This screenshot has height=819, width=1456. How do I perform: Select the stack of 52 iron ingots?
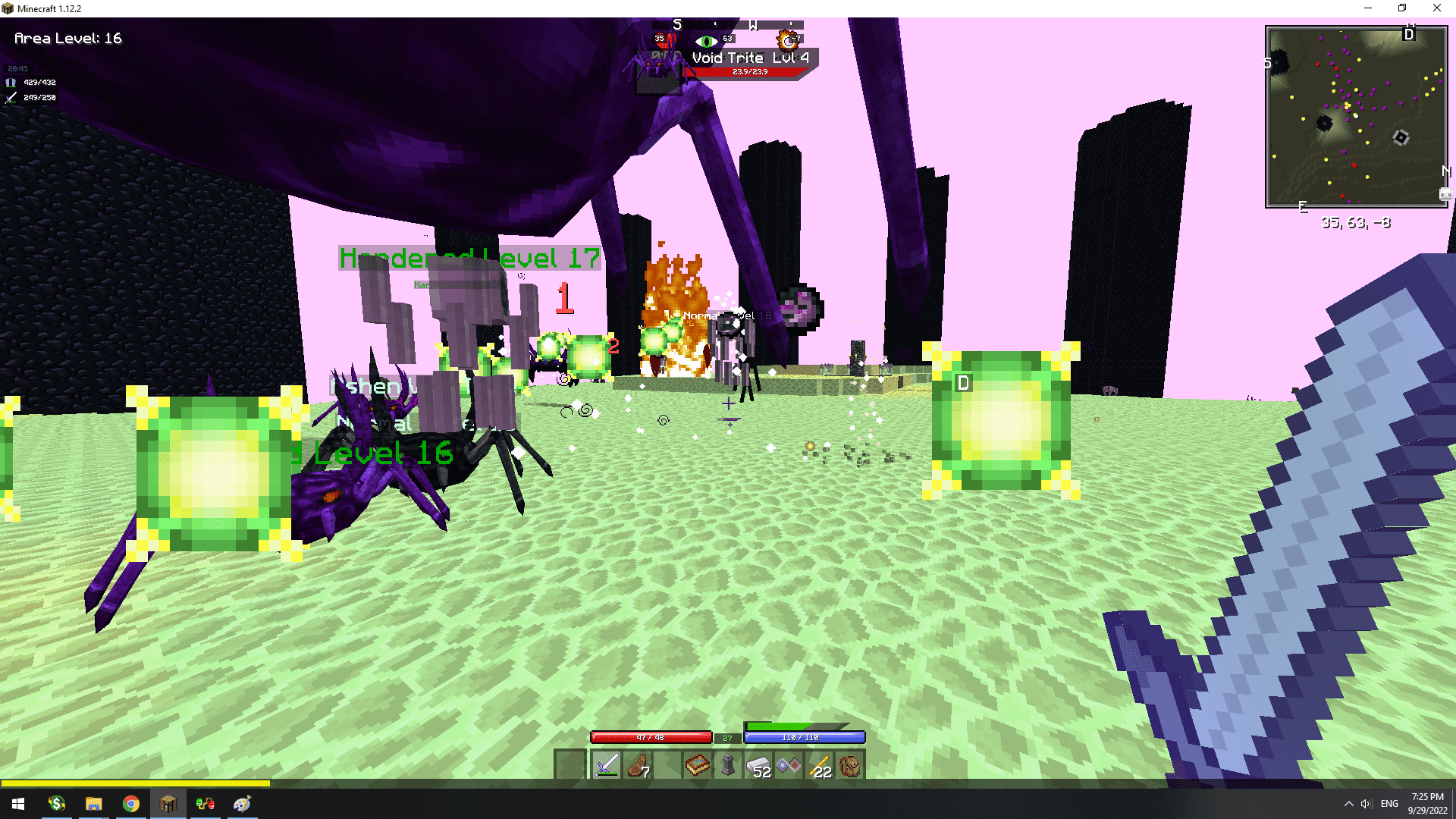pyautogui.click(x=758, y=765)
